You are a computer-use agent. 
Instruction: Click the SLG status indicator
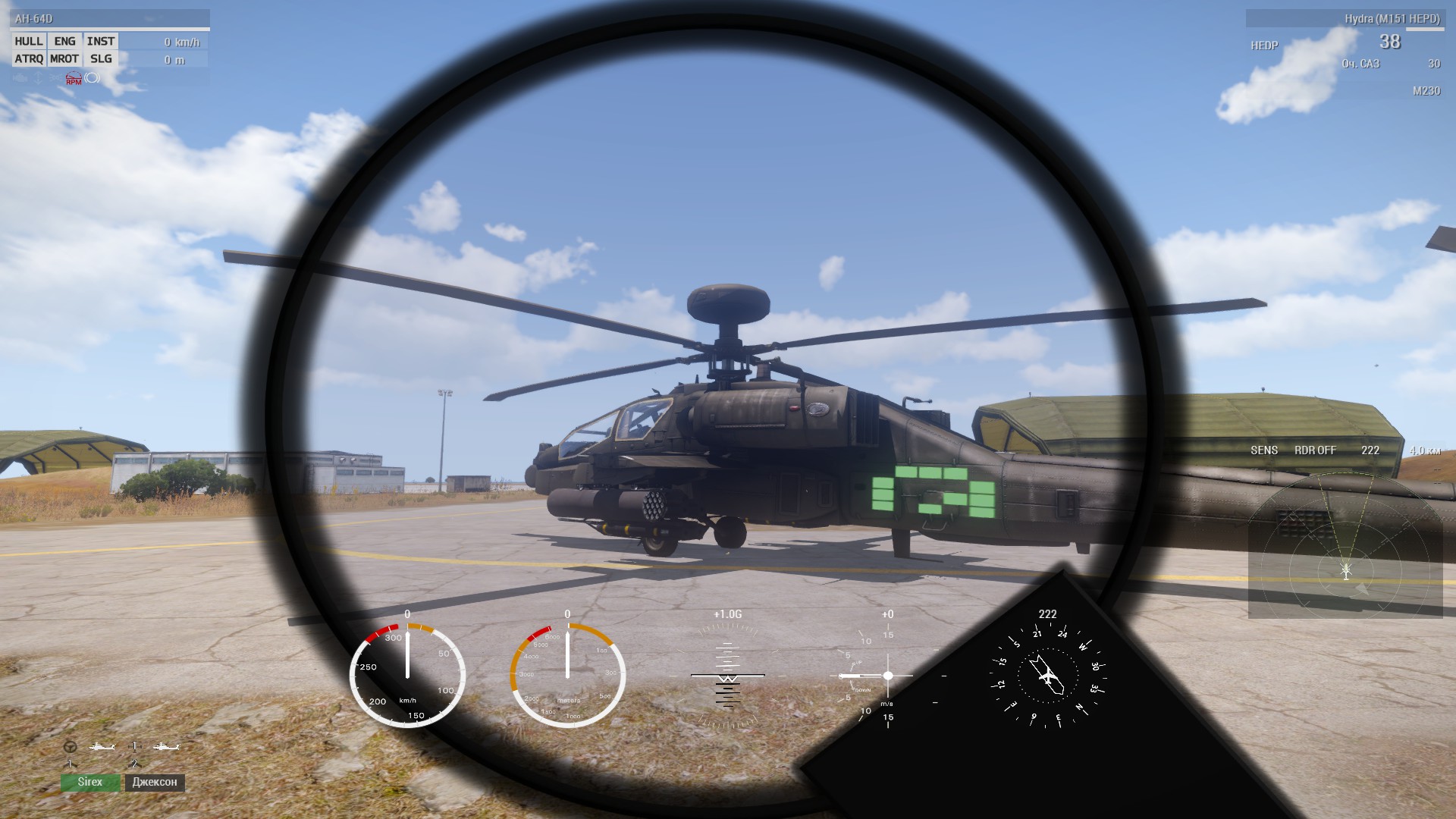[101, 58]
